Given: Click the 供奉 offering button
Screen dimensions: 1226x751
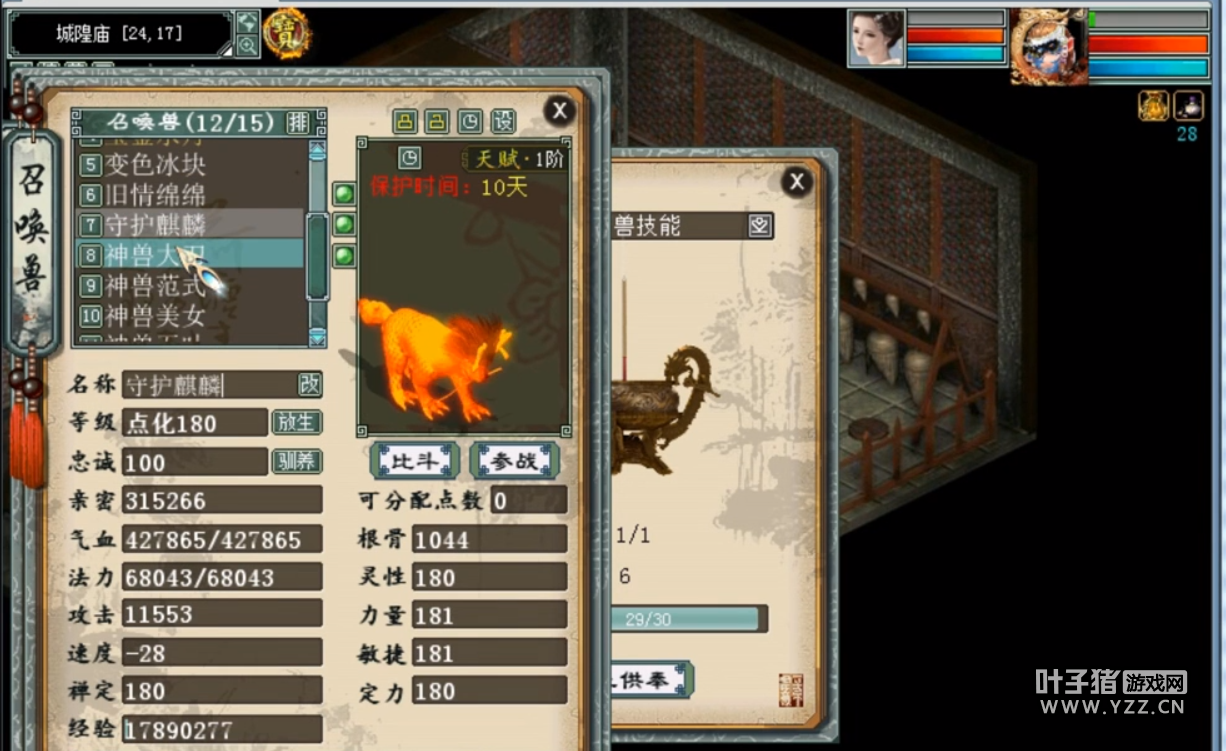Looking at the screenshot, I should click(651, 680).
